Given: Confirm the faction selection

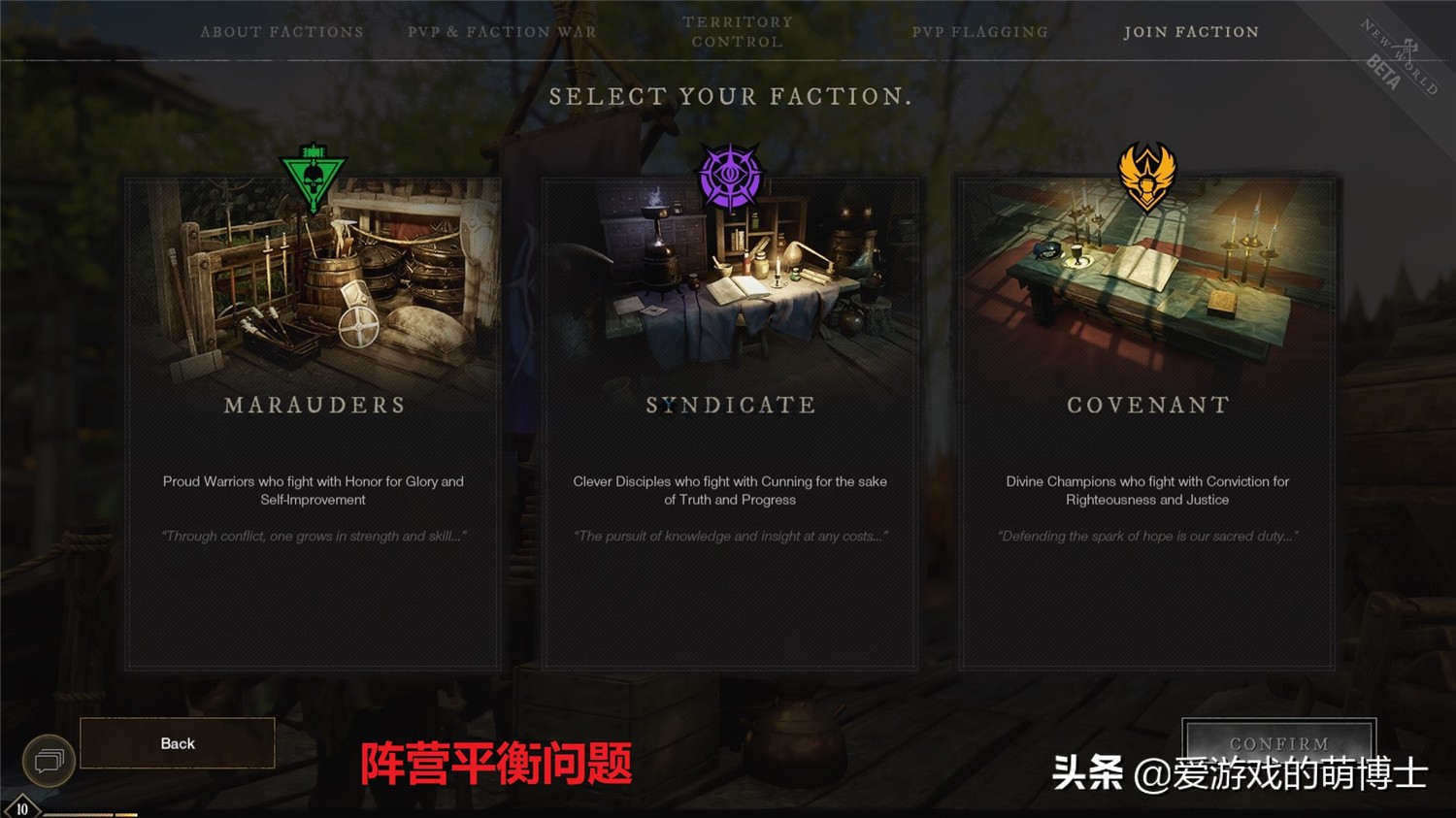Looking at the screenshot, I should click(x=1278, y=742).
